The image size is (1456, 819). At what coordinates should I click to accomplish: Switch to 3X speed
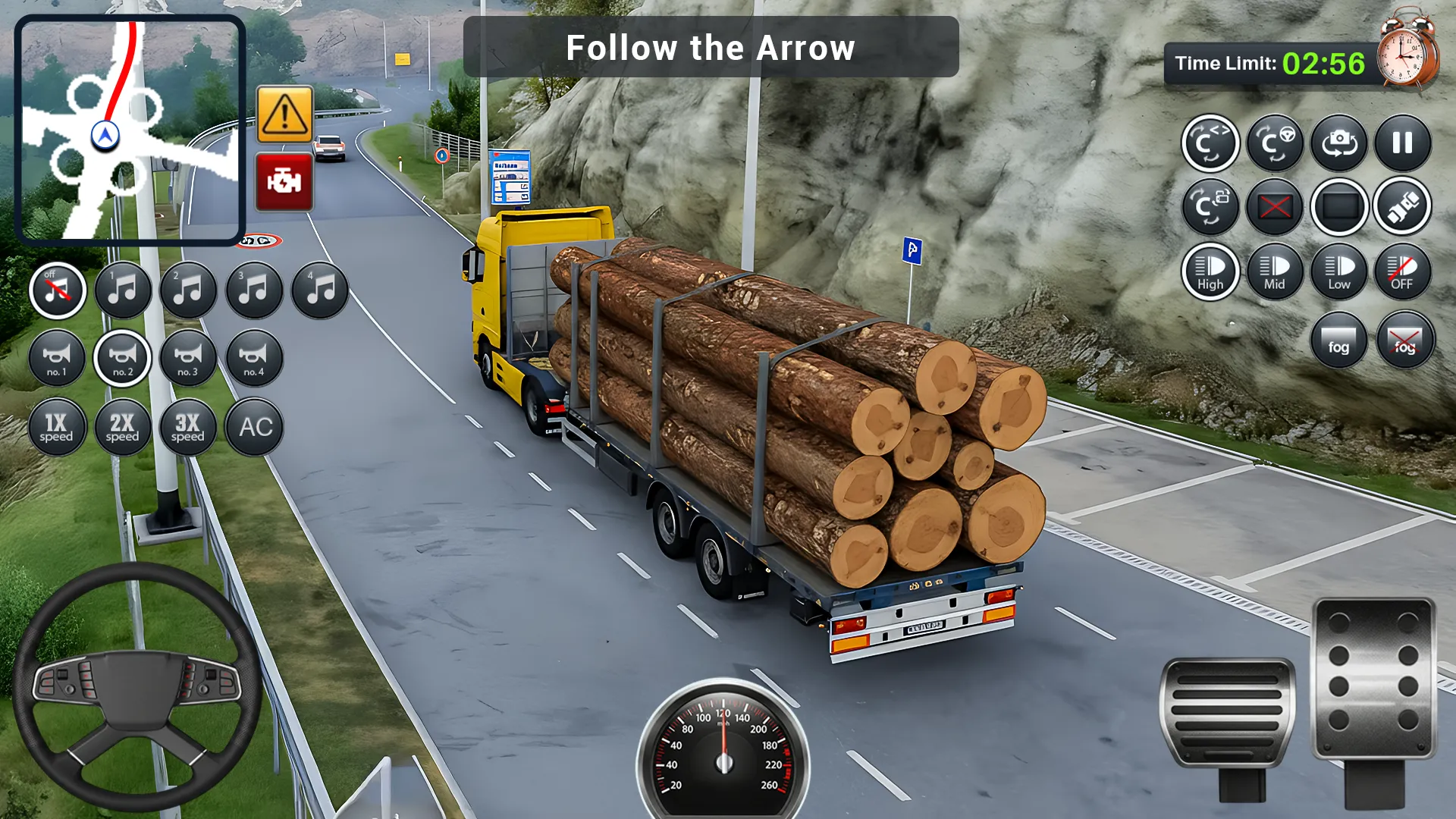(x=188, y=427)
